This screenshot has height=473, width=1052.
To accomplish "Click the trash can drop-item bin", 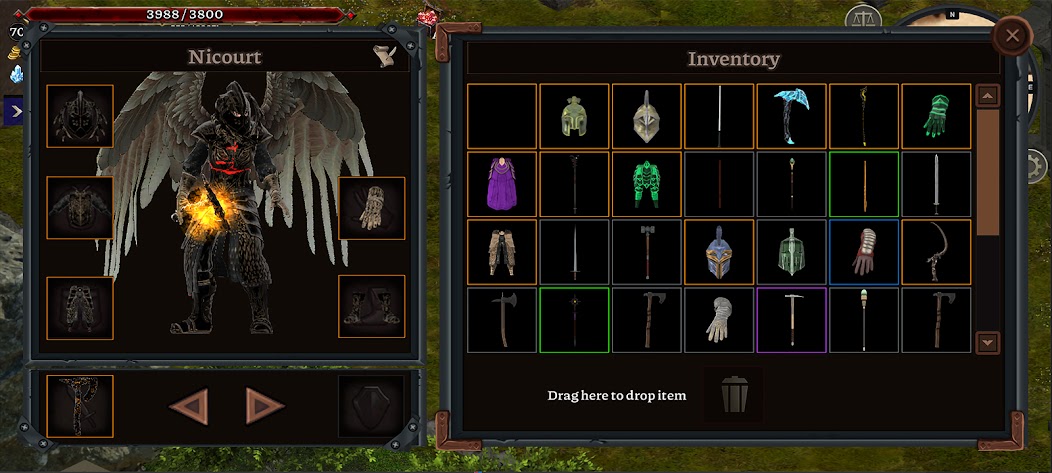I will click(733, 395).
